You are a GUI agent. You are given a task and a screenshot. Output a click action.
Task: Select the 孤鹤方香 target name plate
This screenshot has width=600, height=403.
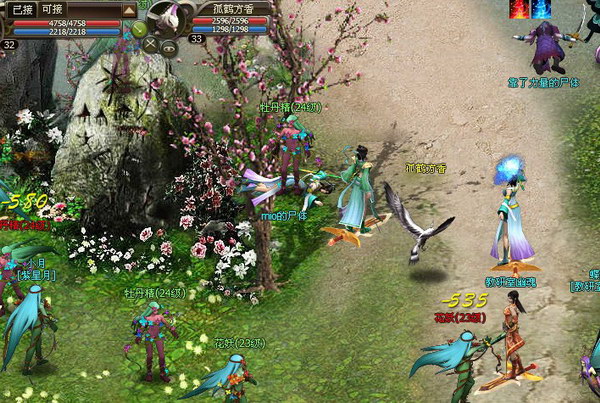240,7
